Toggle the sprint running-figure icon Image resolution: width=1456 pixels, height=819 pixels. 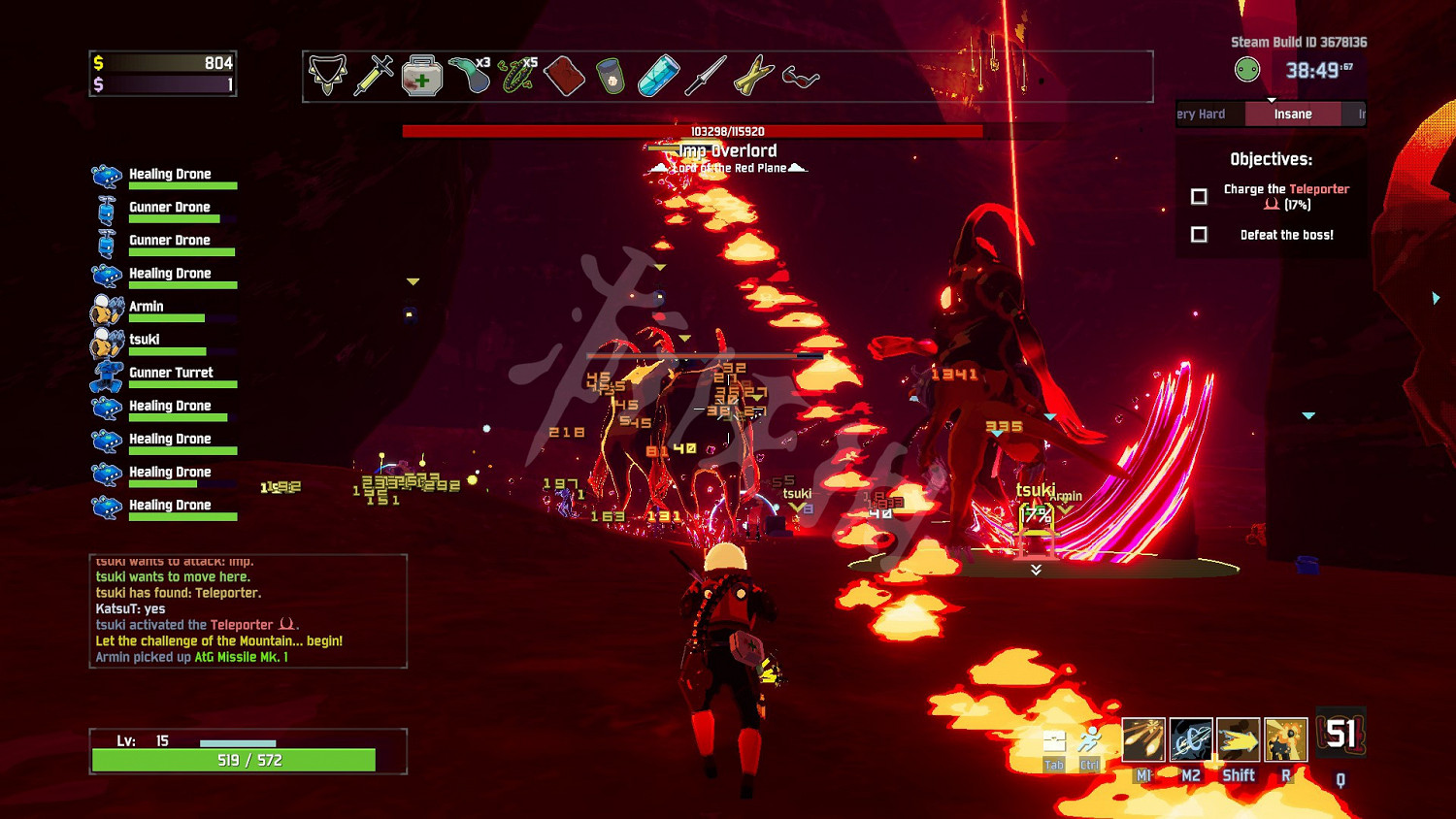(1090, 742)
